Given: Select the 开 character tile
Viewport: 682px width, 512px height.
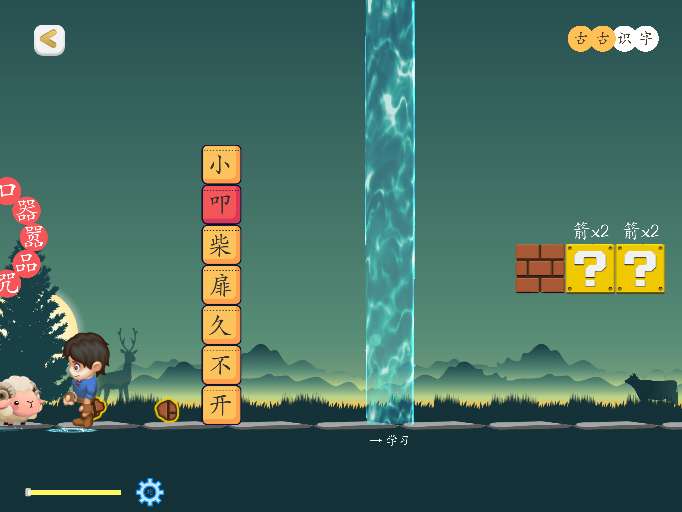Looking at the screenshot, I should point(221,405).
